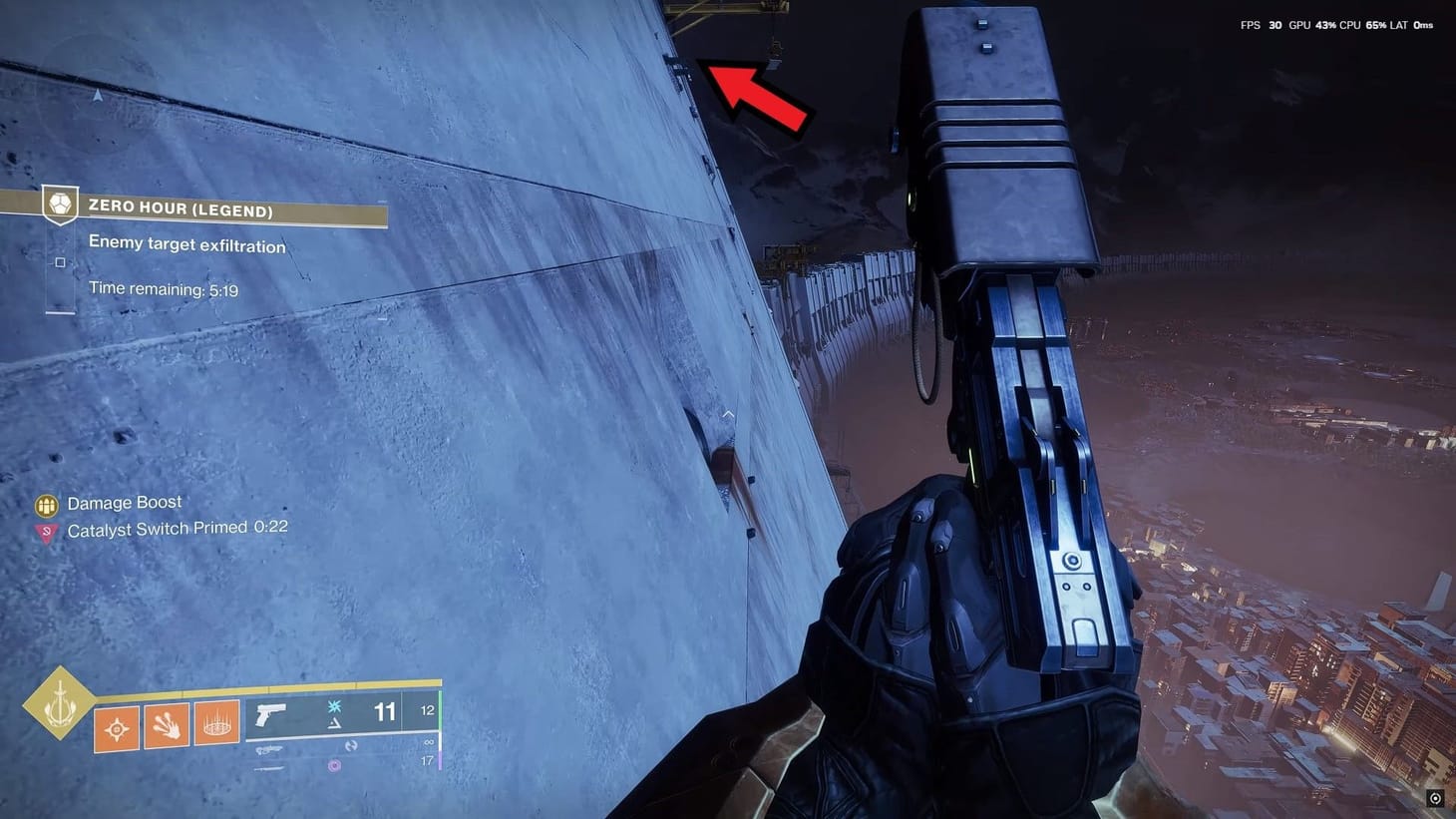Click the sniper rifle heavy weapon icon
1456x819 pixels.
pos(269,768)
